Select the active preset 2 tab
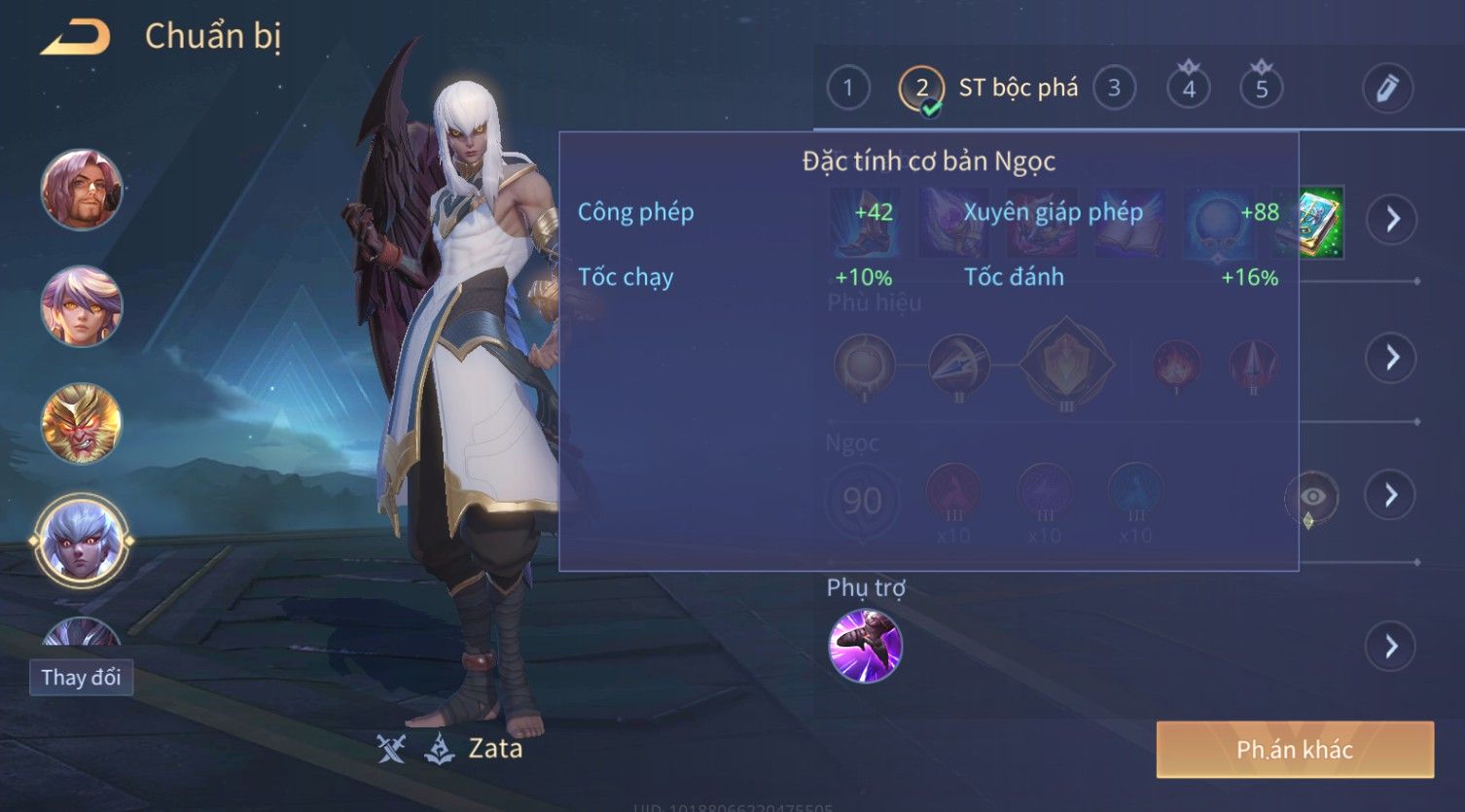The width and height of the screenshot is (1465, 812). point(921,88)
